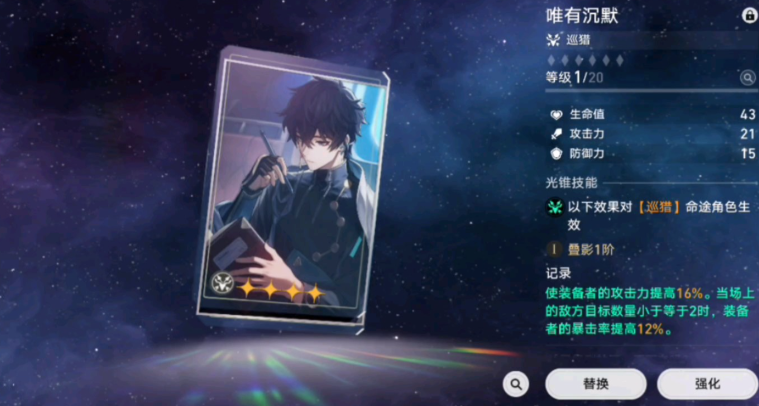
Task: Toggle the lock icon beside 唯有沉默
Action: 749,16
